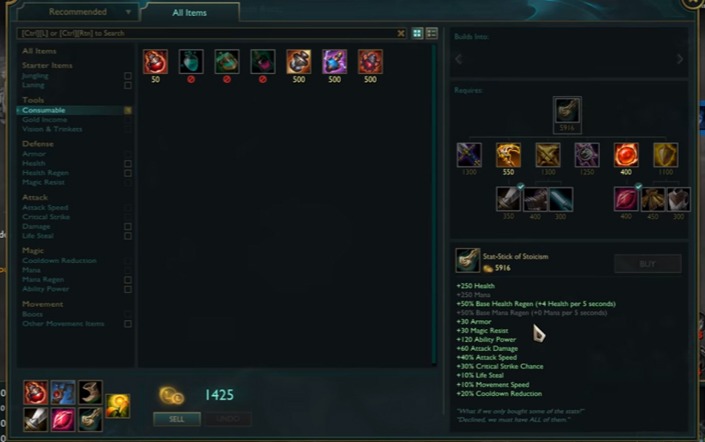
Task: Switch to the Recommended tab
Action: [77, 12]
